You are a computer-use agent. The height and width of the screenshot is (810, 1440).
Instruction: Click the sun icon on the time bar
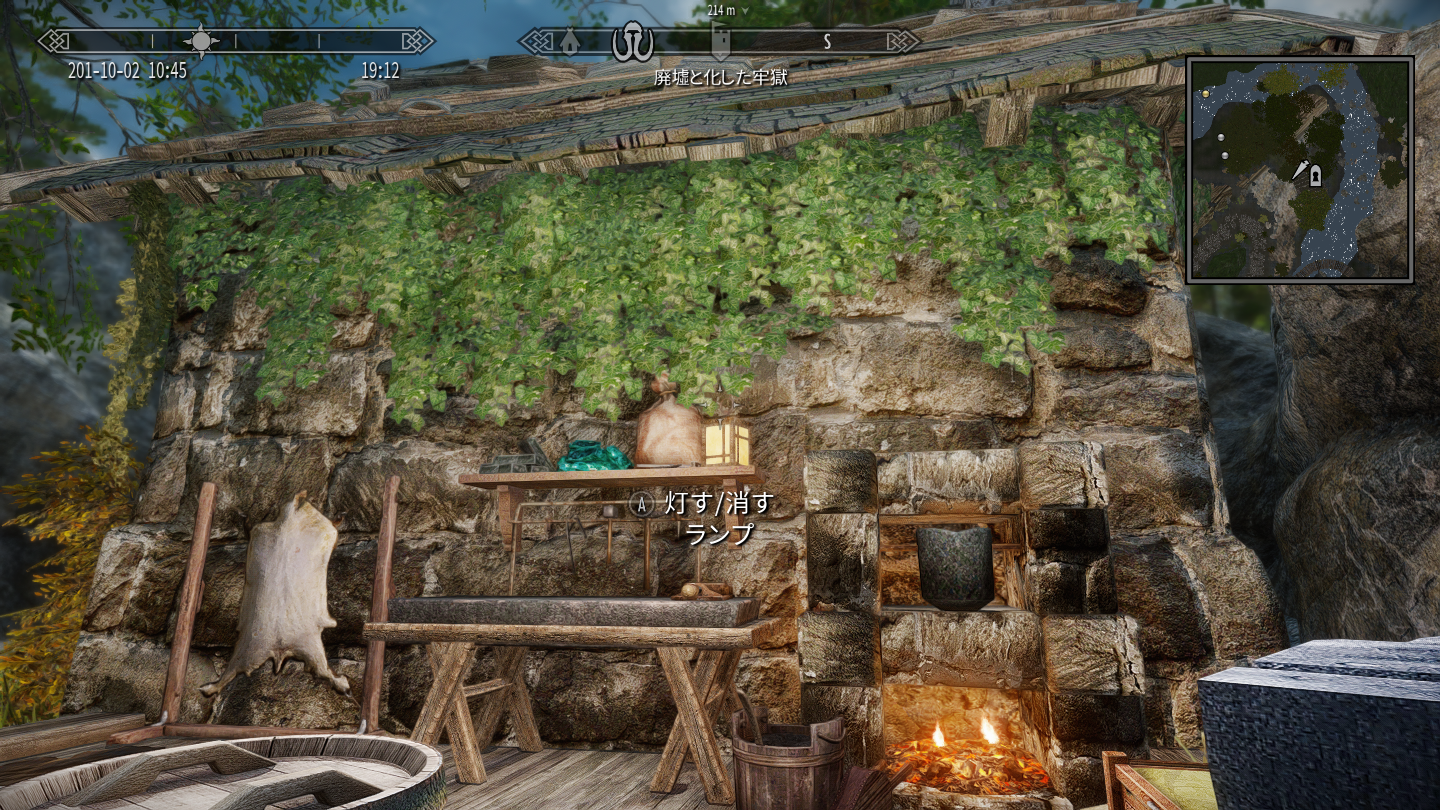[202, 41]
